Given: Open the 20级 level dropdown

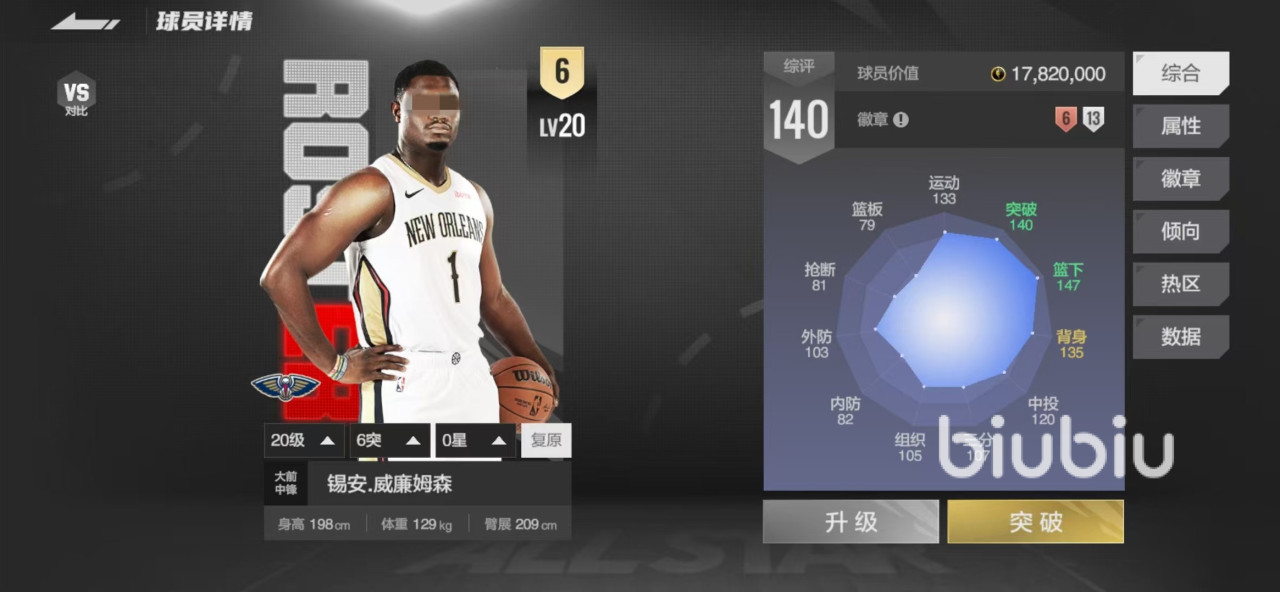Looking at the screenshot, I should coord(304,440).
